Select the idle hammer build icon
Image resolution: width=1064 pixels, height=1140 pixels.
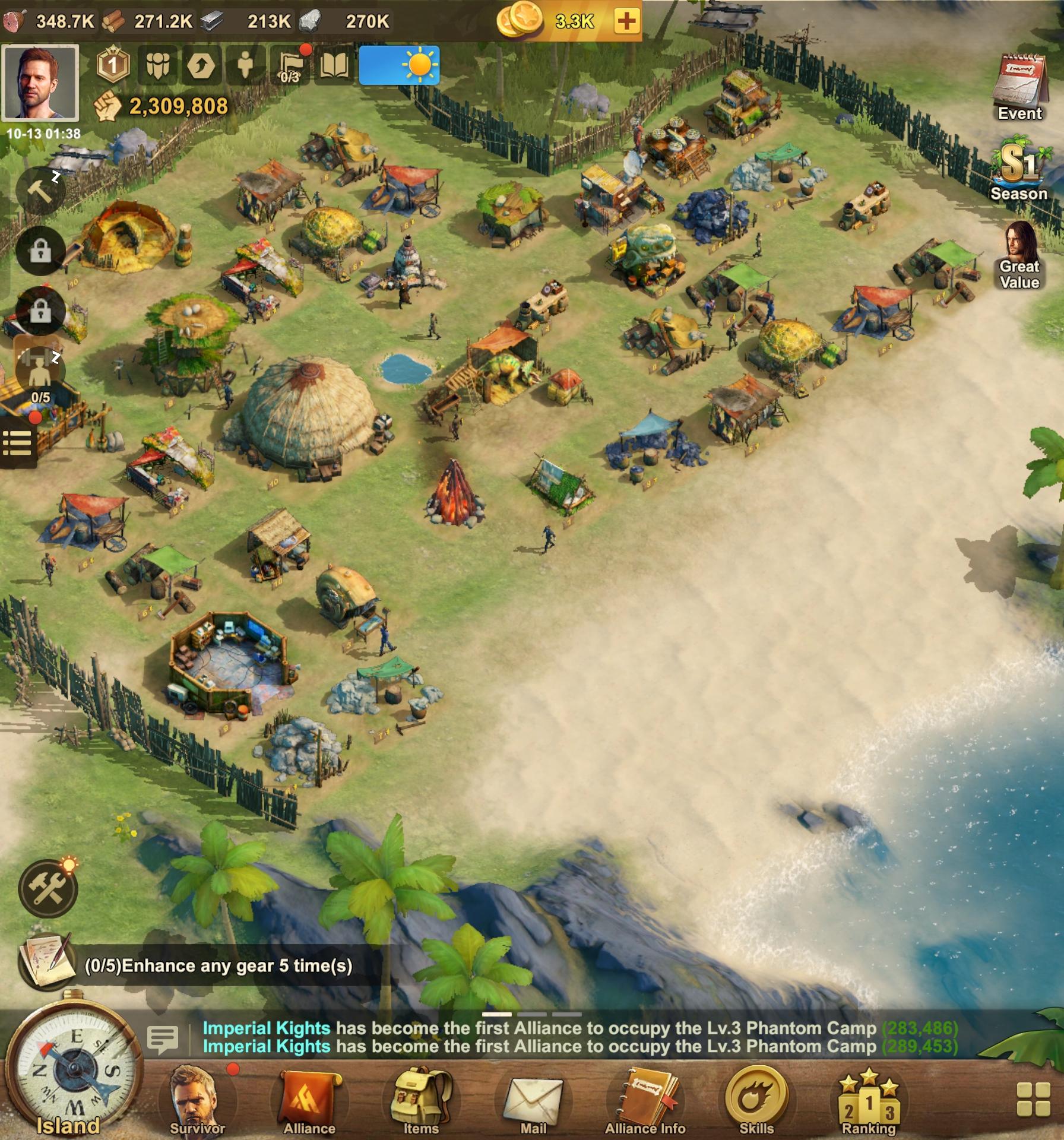pos(39,191)
